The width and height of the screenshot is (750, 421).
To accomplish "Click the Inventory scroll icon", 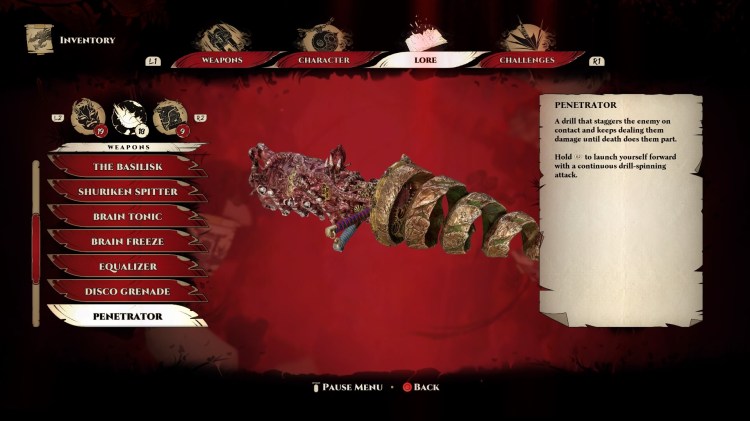I will tap(39, 39).
